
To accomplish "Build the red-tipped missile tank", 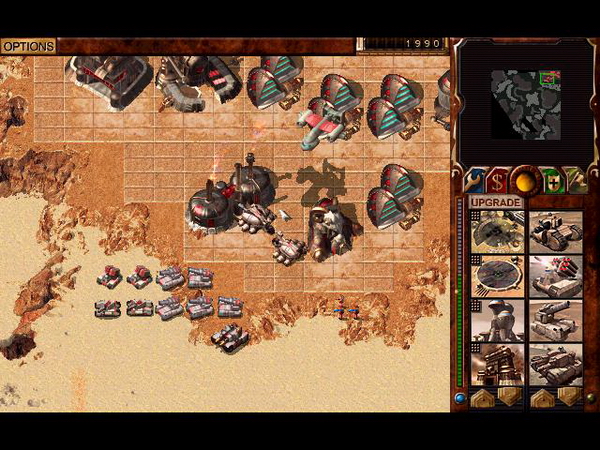I will click(555, 275).
